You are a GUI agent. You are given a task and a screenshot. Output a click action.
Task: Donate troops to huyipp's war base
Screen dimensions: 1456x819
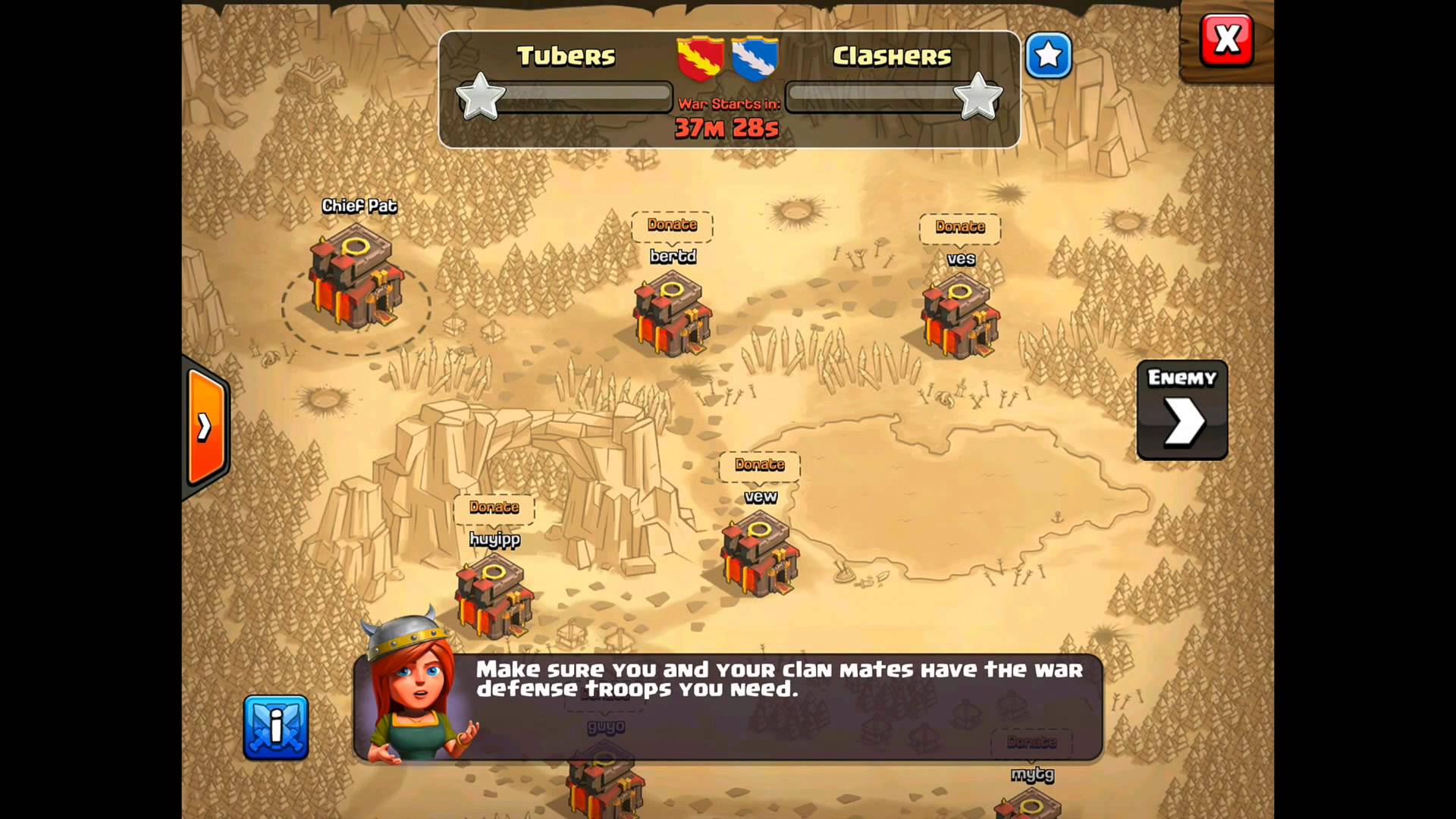click(494, 507)
